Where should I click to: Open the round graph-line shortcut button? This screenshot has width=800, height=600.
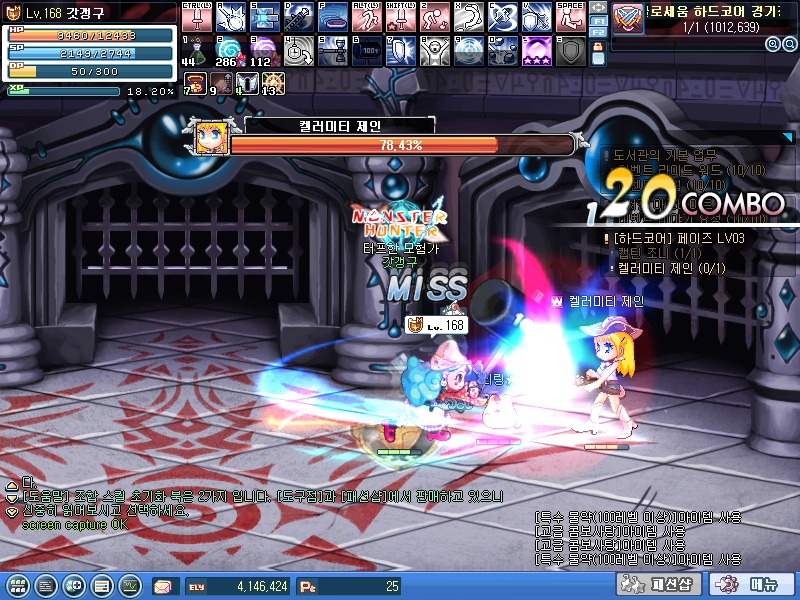[x=129, y=585]
